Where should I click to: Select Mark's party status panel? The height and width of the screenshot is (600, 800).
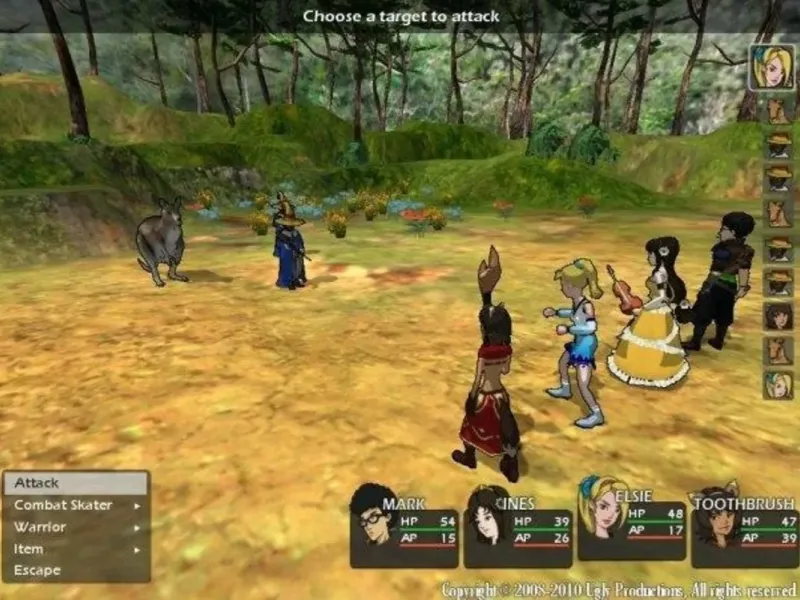click(404, 527)
